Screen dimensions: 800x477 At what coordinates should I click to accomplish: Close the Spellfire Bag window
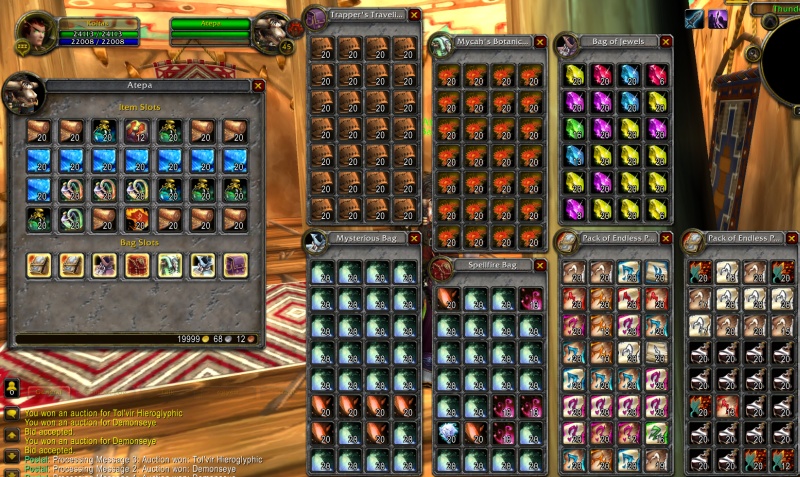(x=540, y=265)
